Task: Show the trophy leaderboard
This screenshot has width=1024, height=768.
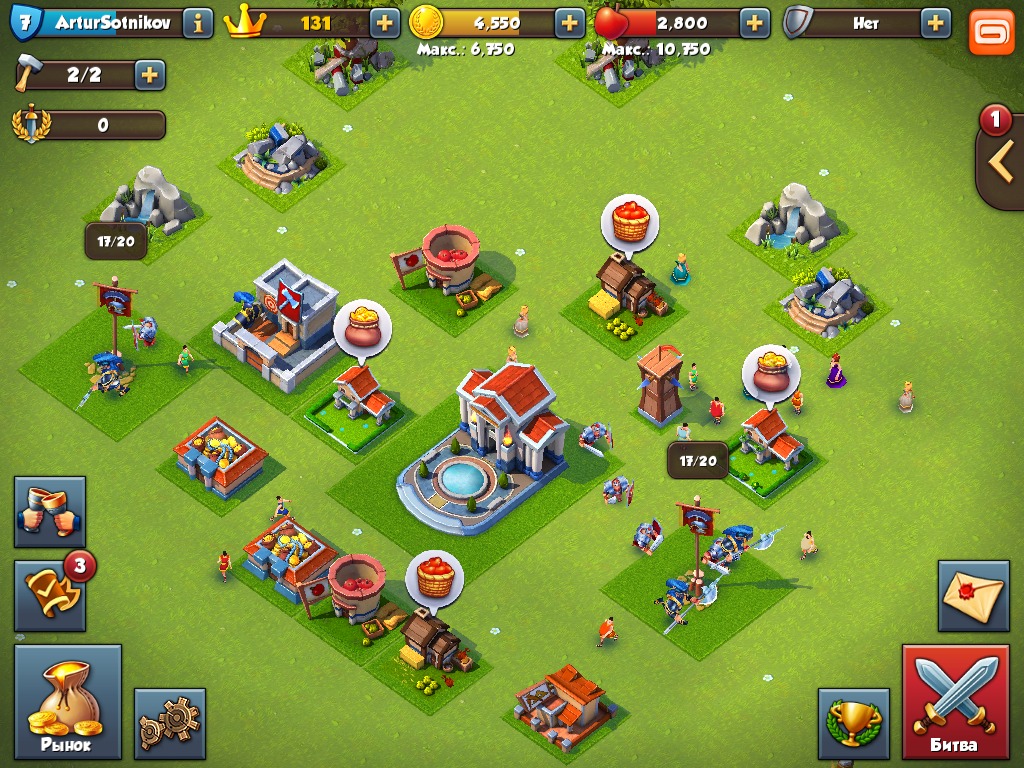Action: [x=853, y=723]
